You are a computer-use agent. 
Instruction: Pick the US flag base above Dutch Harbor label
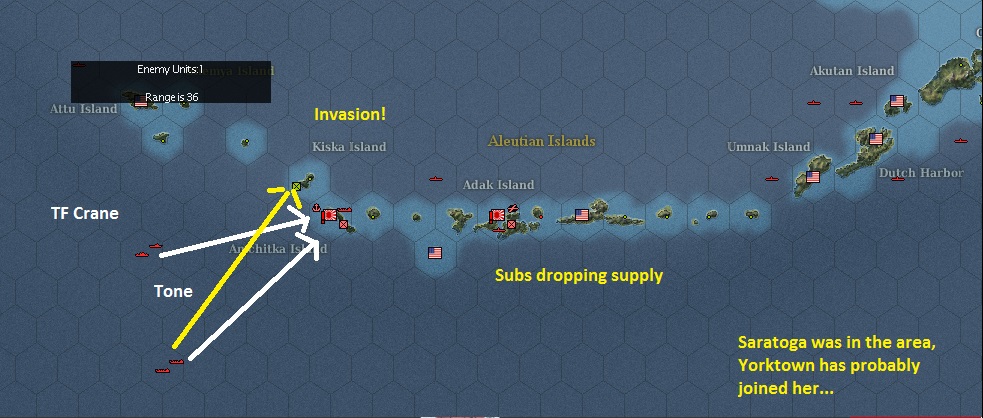point(876,139)
